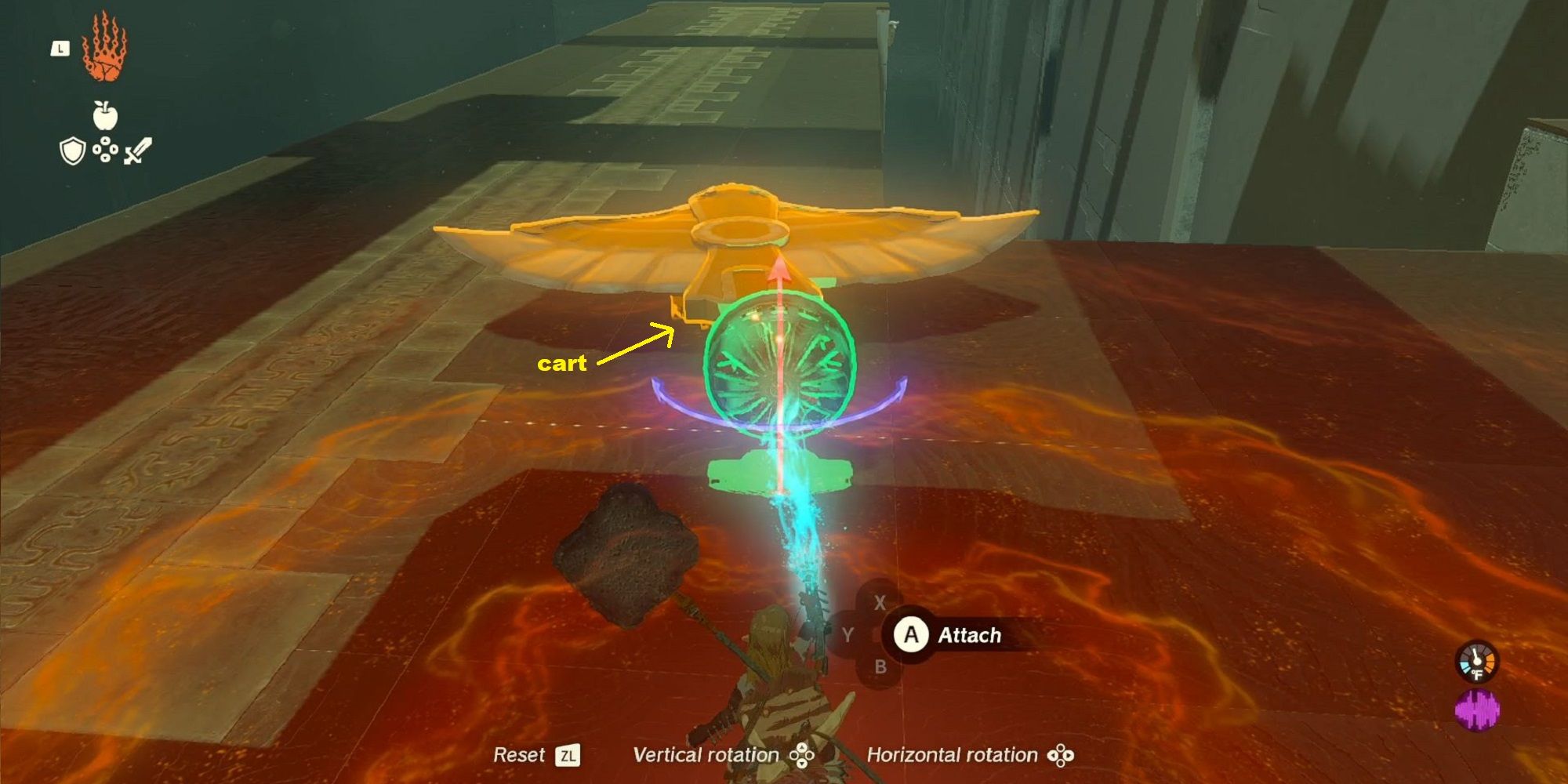The width and height of the screenshot is (1568, 784).
Task: Select the shield icon near the quick-swap cluster
Action: (x=72, y=151)
